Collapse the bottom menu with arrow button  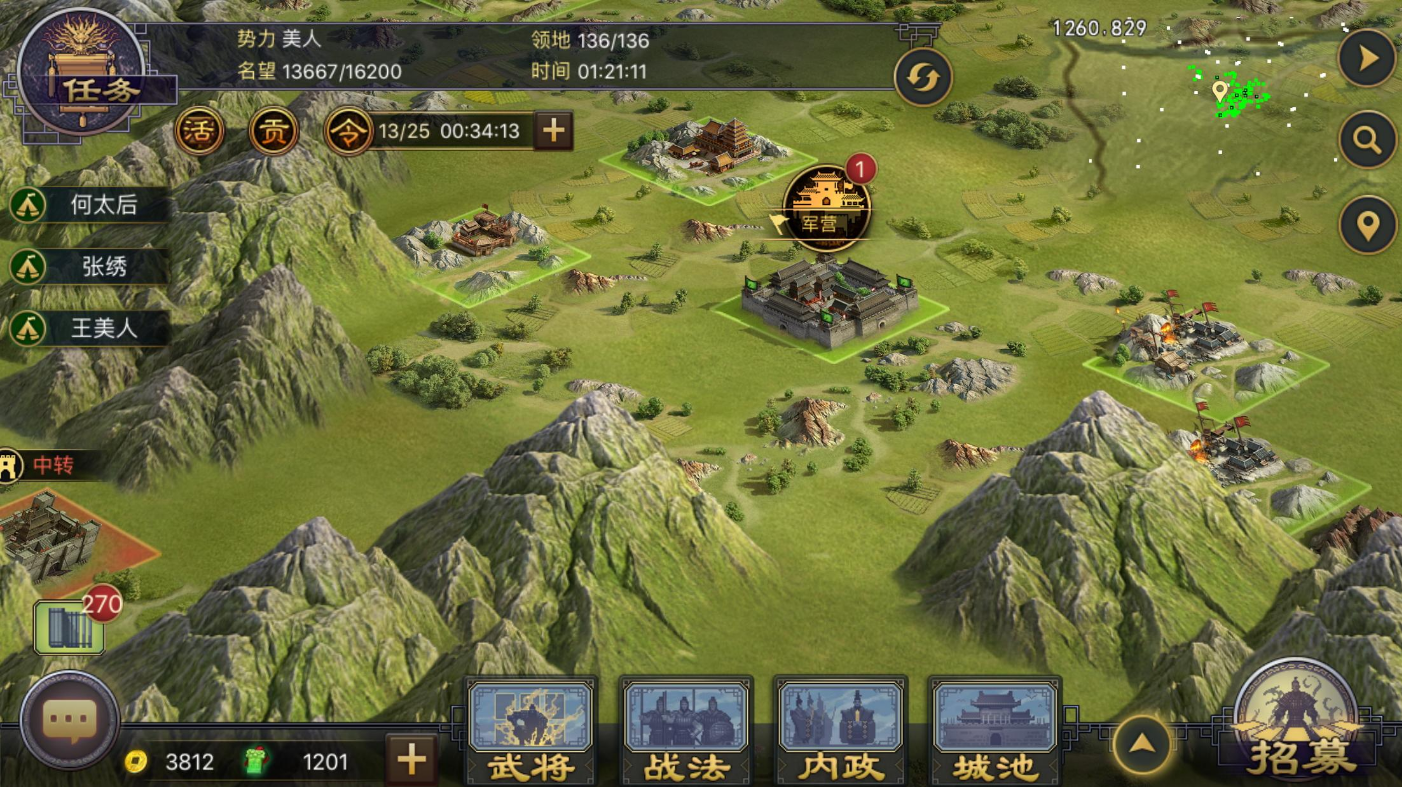pyautogui.click(x=1143, y=745)
